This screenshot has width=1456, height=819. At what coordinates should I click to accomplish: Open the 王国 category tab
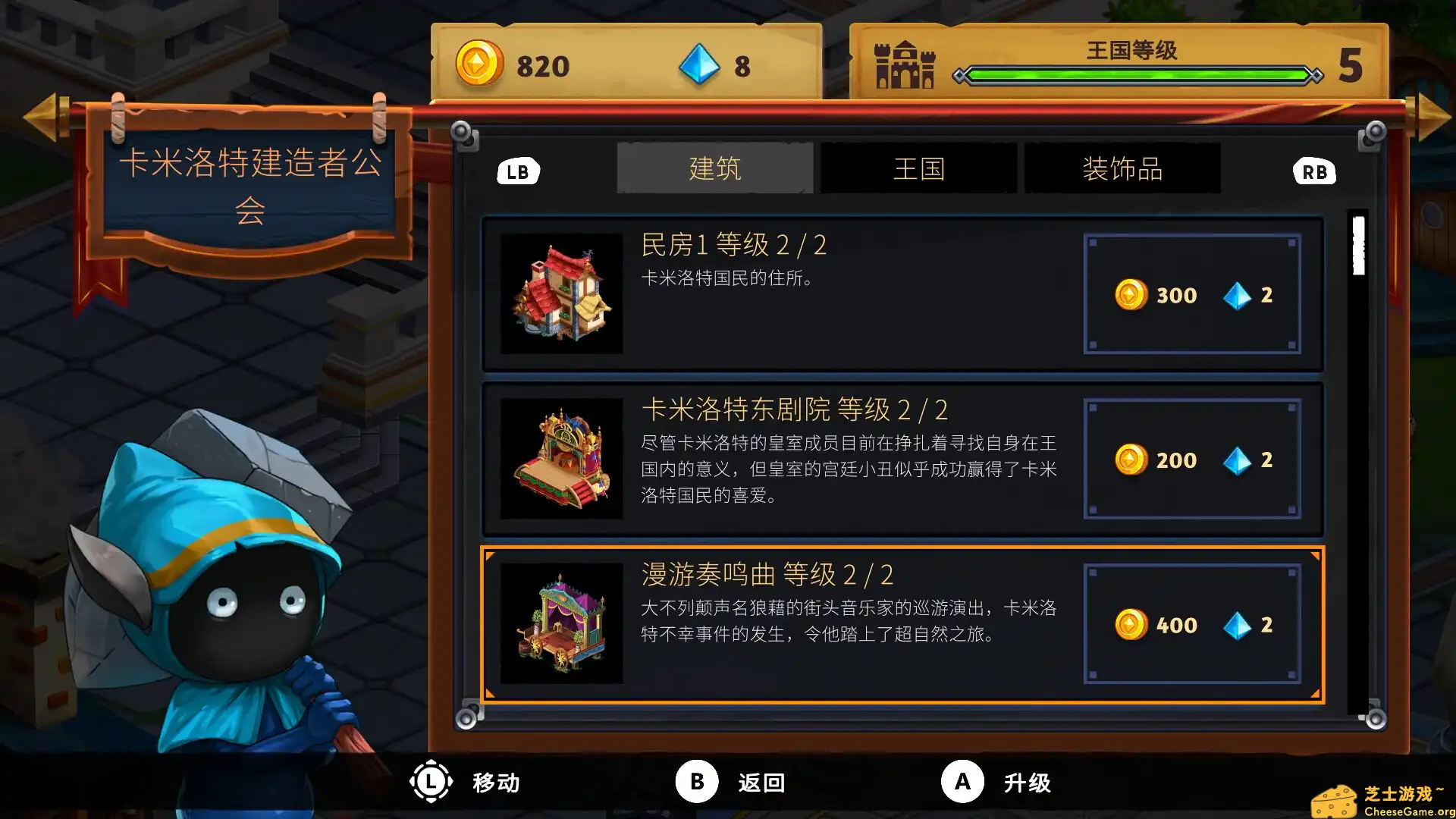(918, 168)
